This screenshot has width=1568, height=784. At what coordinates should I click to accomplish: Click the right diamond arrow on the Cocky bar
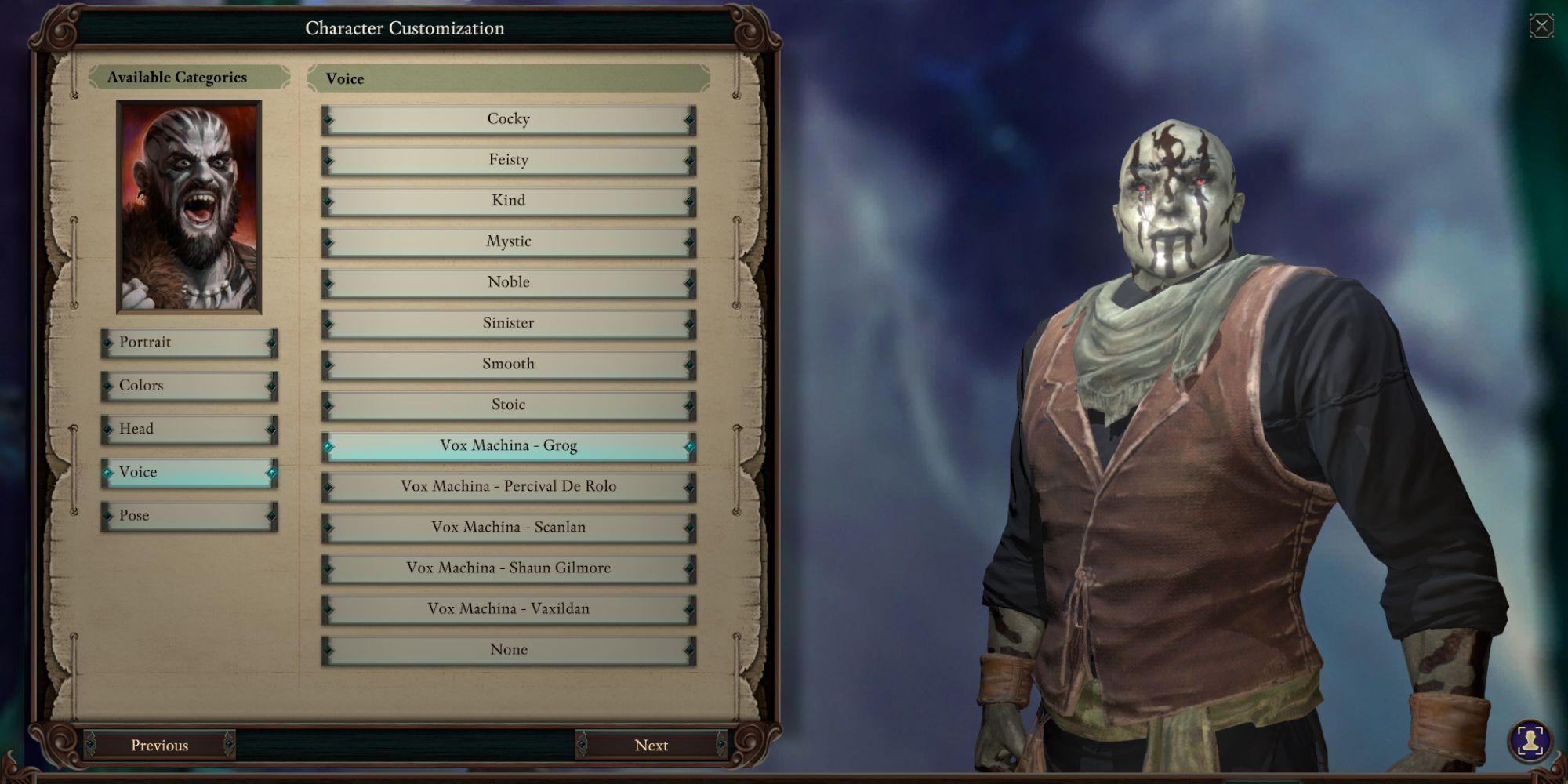tap(689, 118)
